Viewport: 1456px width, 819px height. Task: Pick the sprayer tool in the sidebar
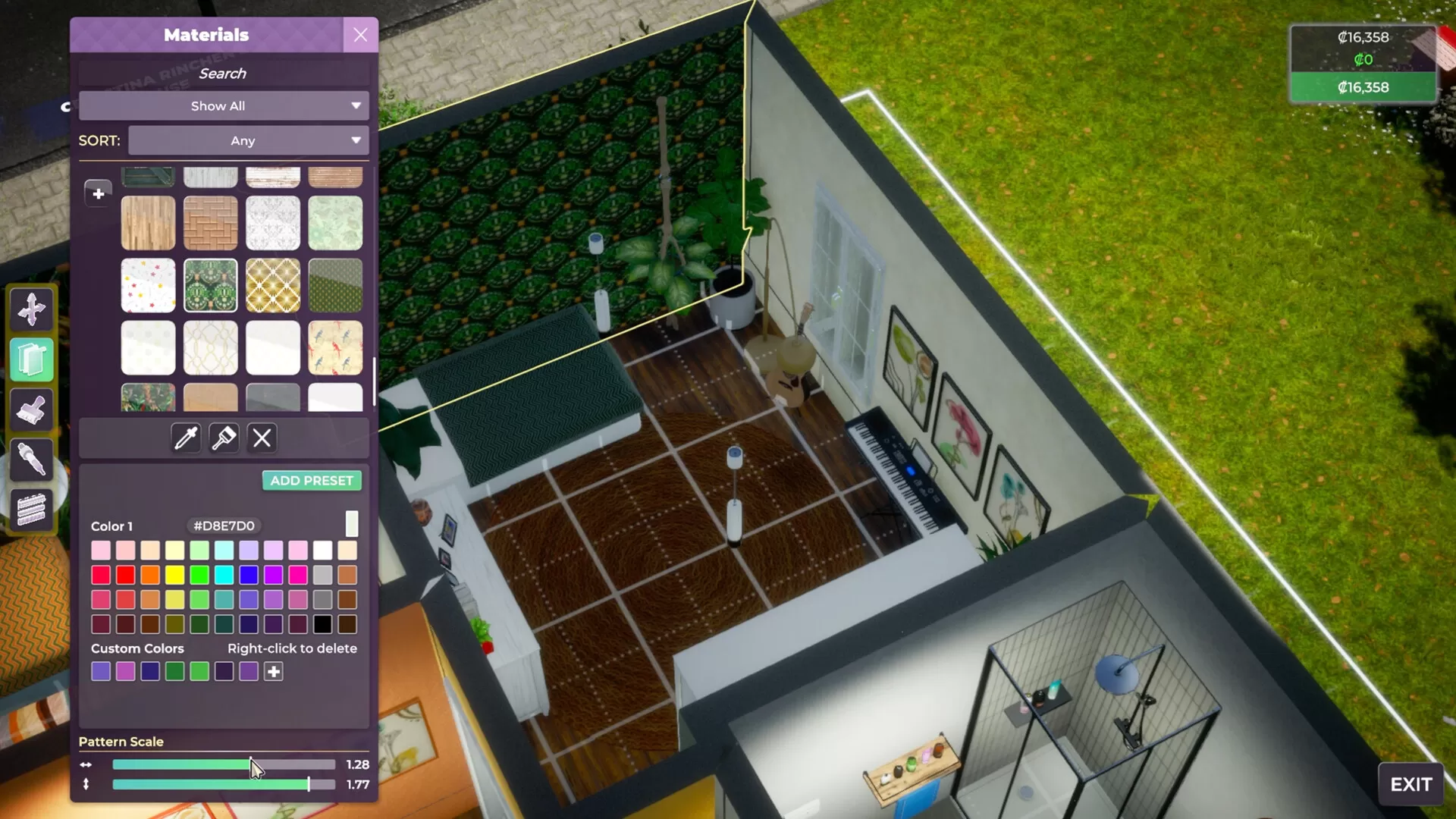point(32,459)
